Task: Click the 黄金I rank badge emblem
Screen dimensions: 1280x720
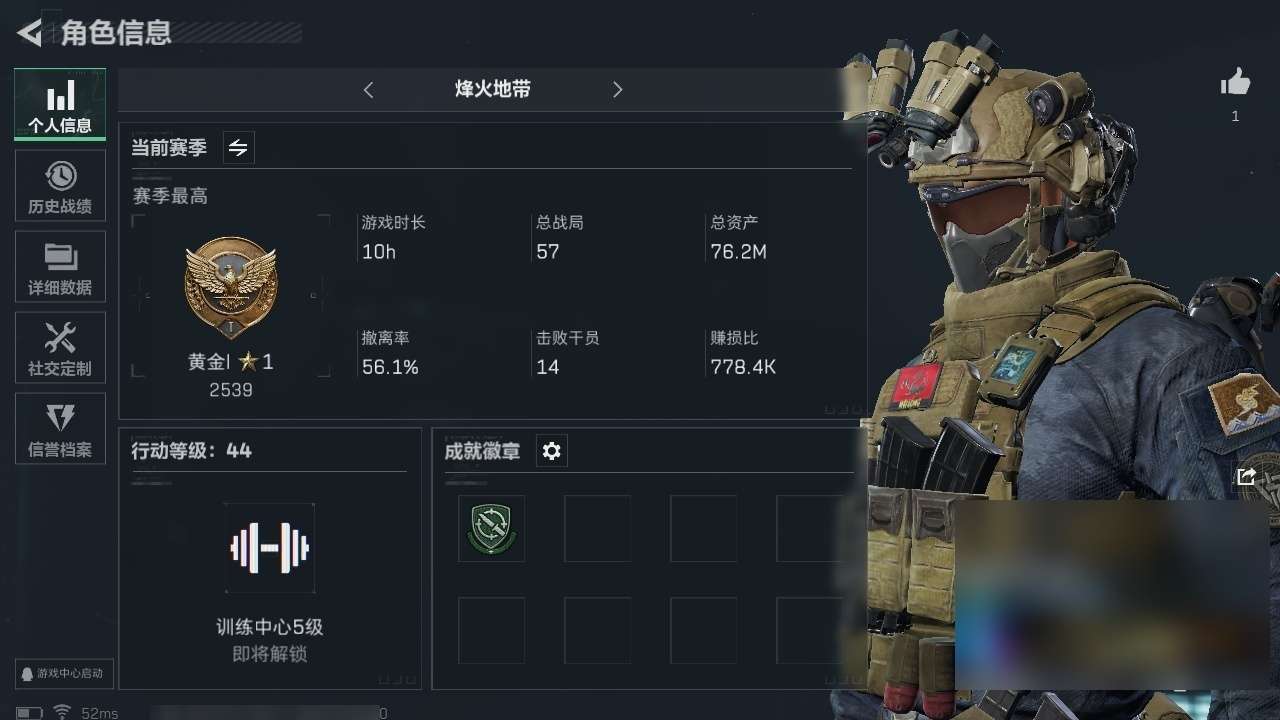Action: pyautogui.click(x=231, y=287)
